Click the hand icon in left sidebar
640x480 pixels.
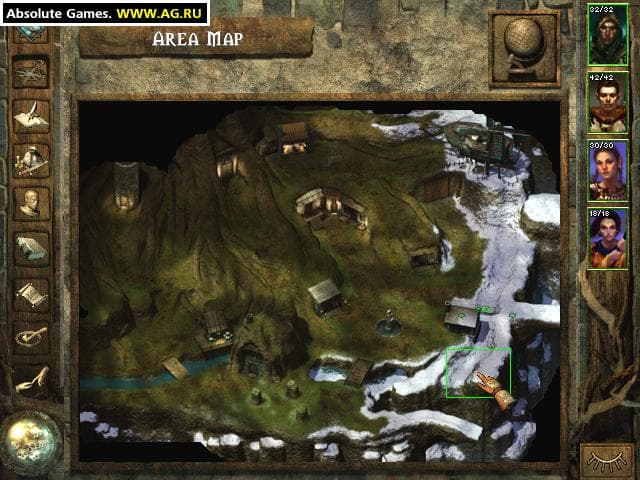point(30,380)
